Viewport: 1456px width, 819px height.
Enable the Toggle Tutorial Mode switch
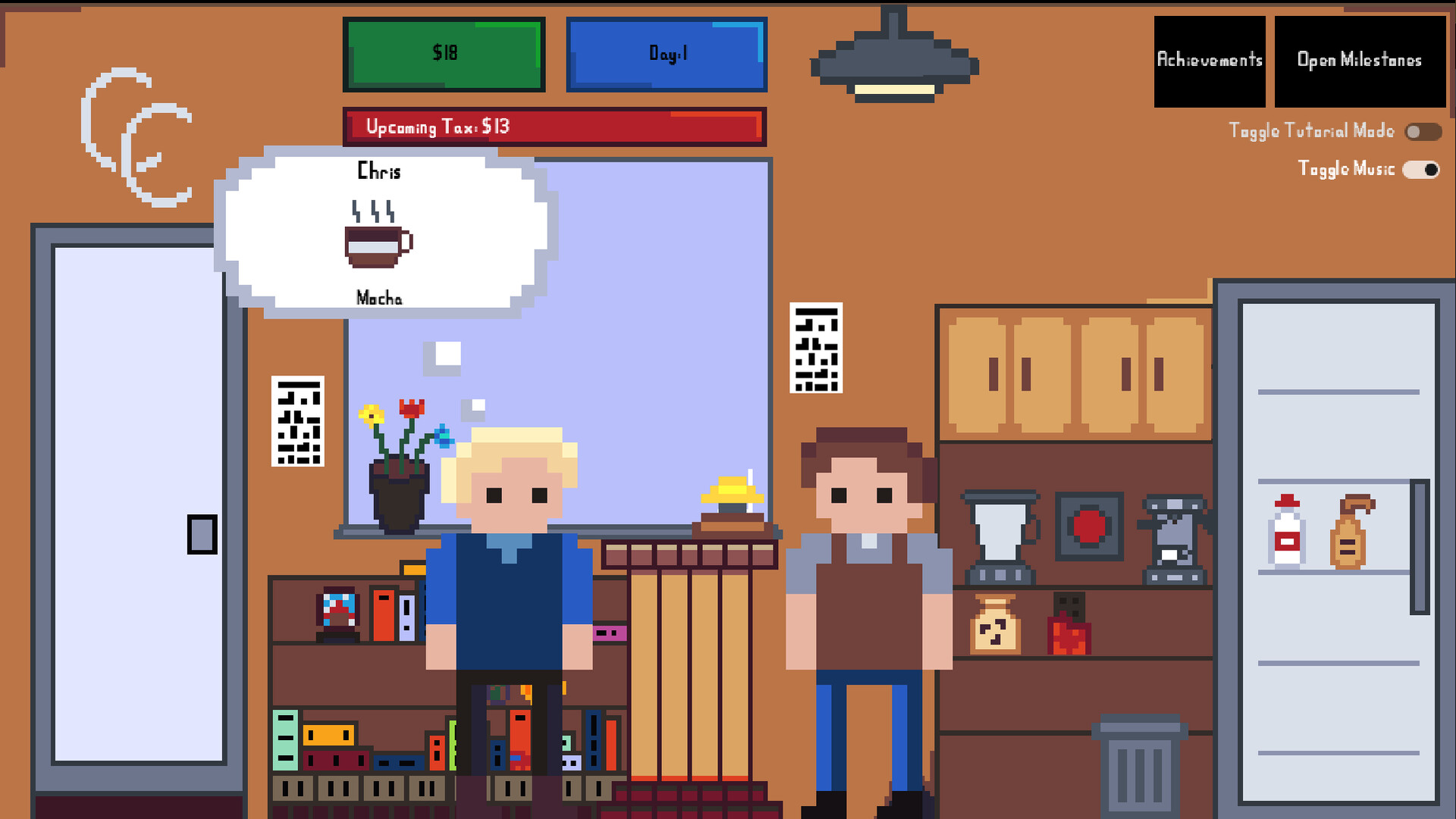(1422, 131)
